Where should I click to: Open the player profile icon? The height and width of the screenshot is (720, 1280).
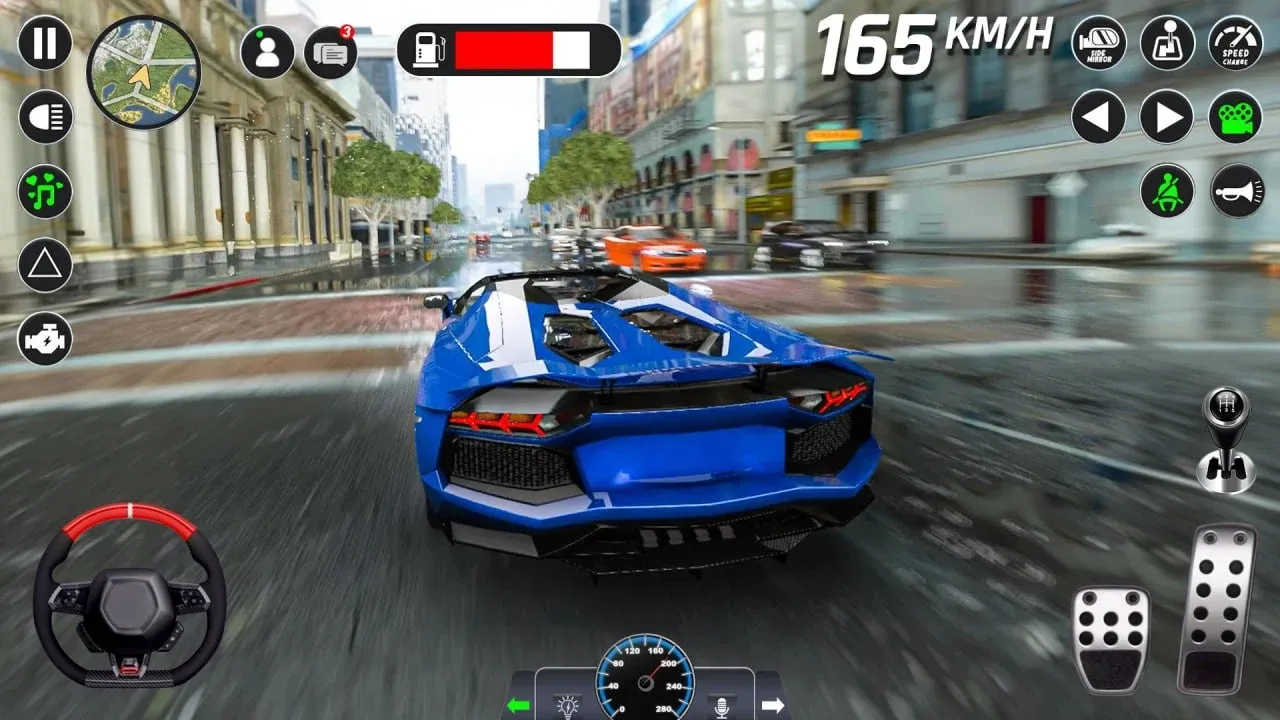[267, 52]
